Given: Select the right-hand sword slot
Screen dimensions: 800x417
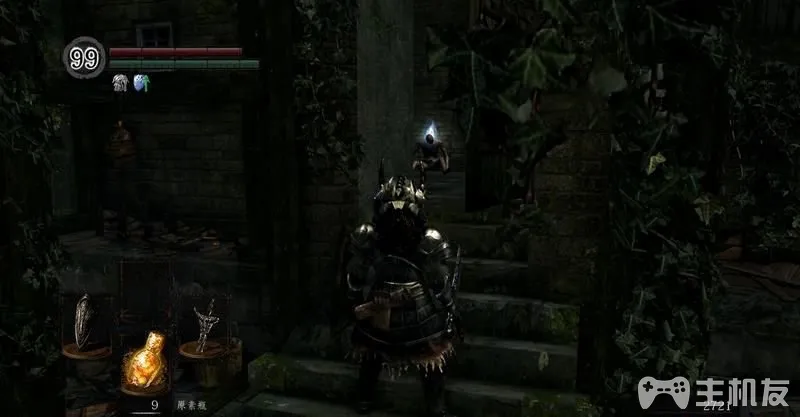Looking at the screenshot, I should (x=208, y=322).
